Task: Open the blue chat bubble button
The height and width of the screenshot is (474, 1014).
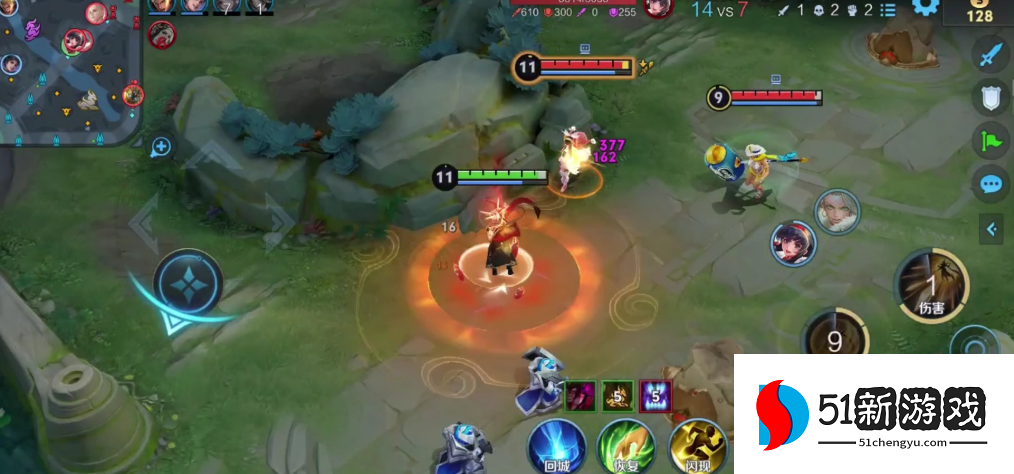Action: [991, 184]
